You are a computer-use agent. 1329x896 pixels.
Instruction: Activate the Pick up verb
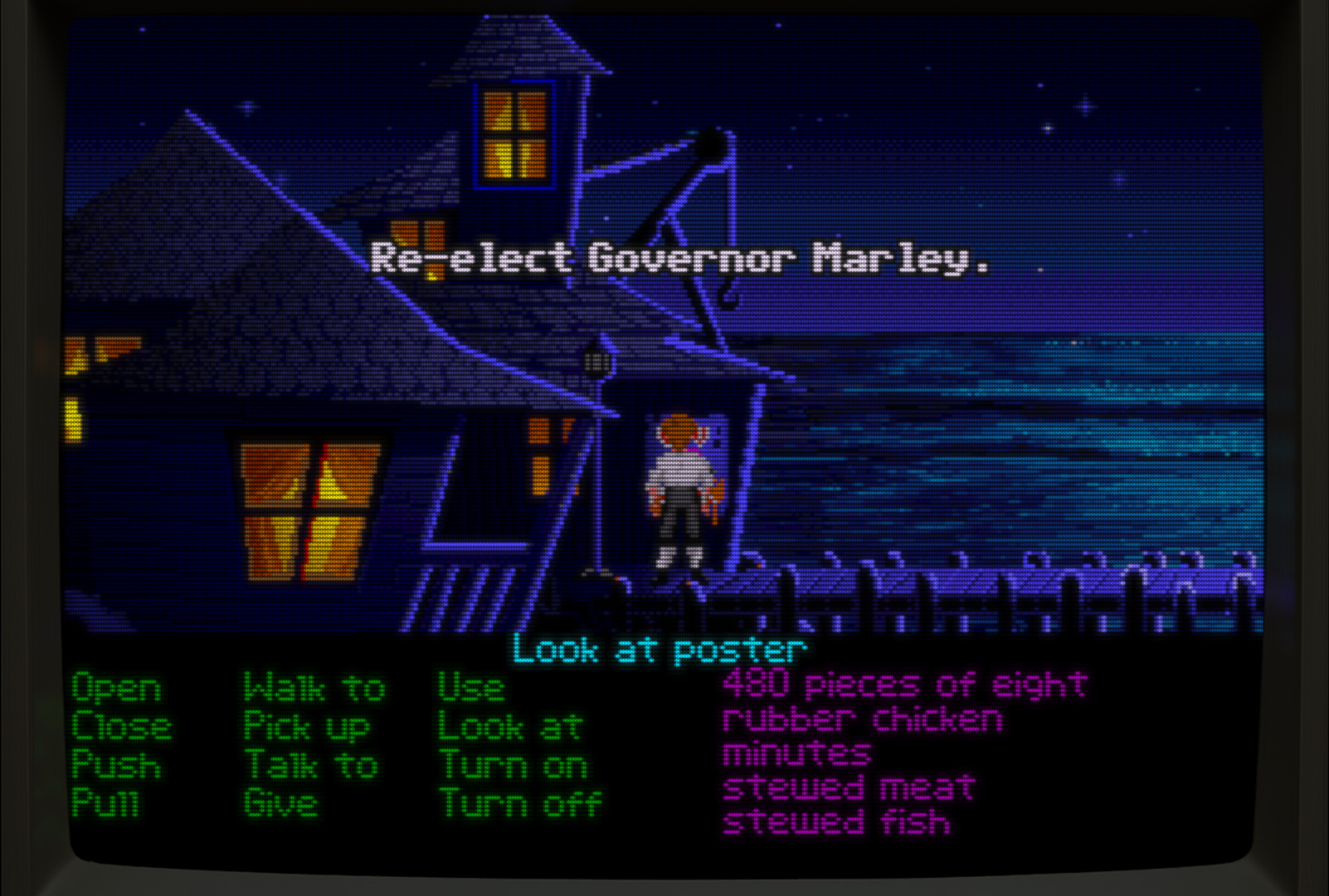click(306, 728)
